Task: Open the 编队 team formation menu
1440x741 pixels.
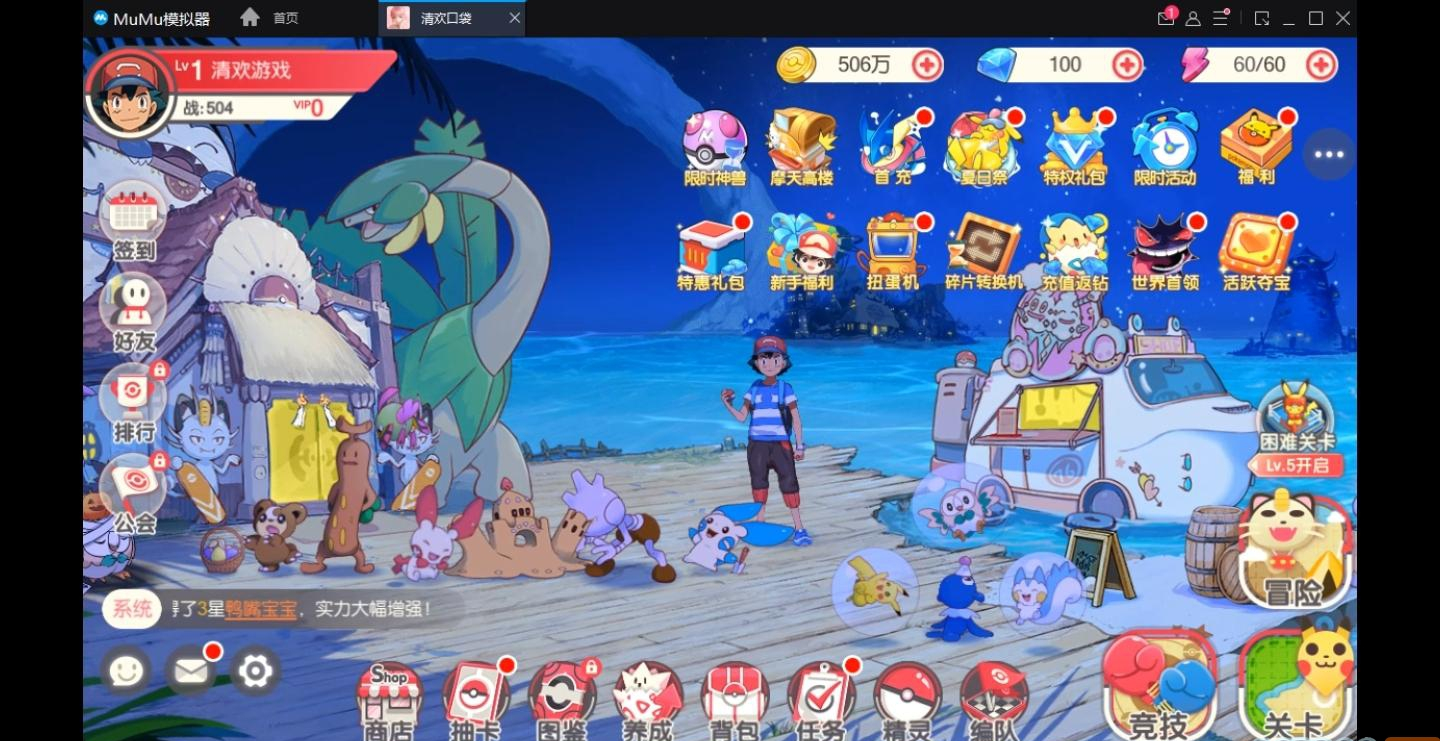Action: tap(994, 699)
